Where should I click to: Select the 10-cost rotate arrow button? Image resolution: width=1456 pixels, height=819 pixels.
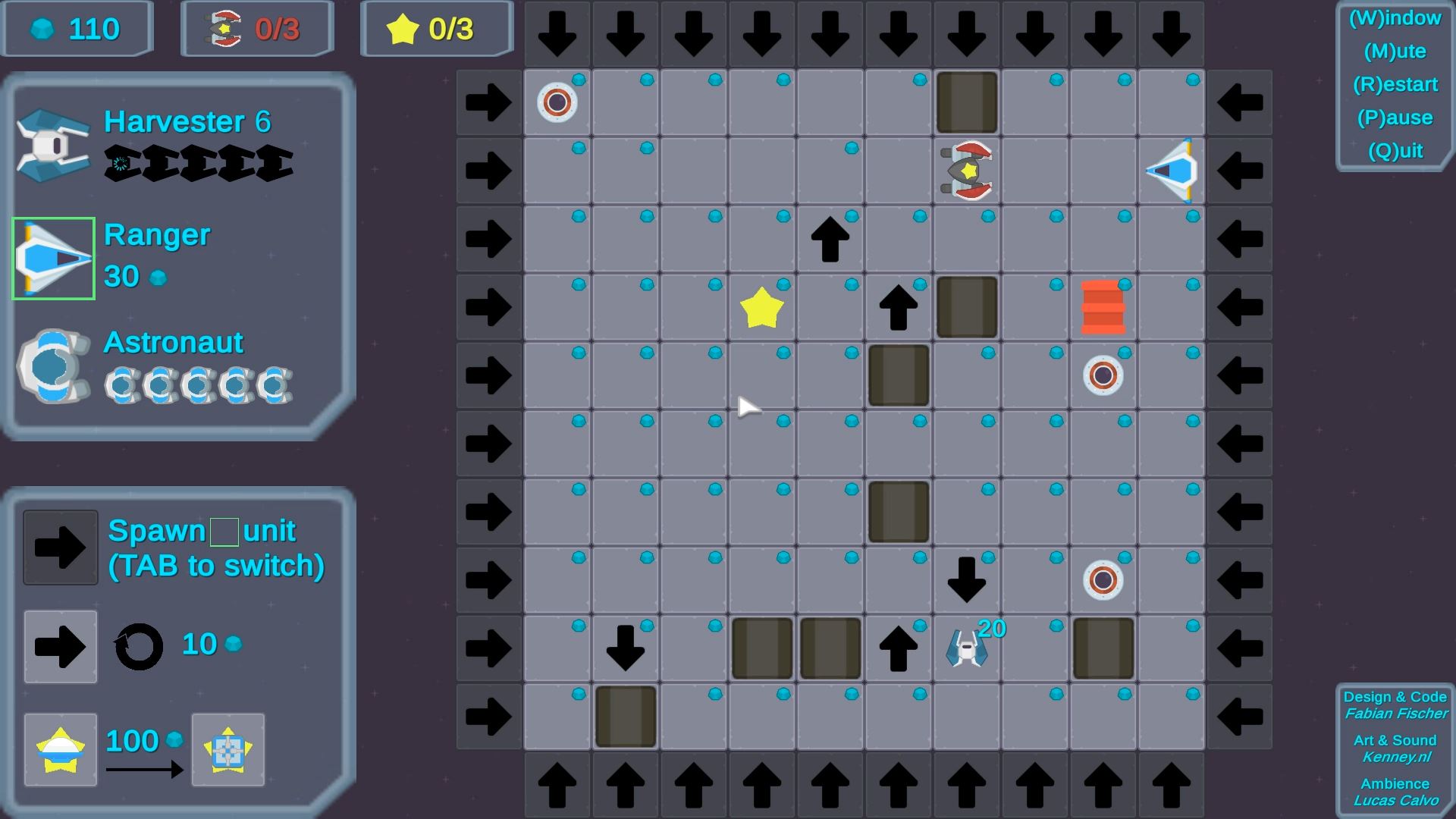[x=61, y=647]
